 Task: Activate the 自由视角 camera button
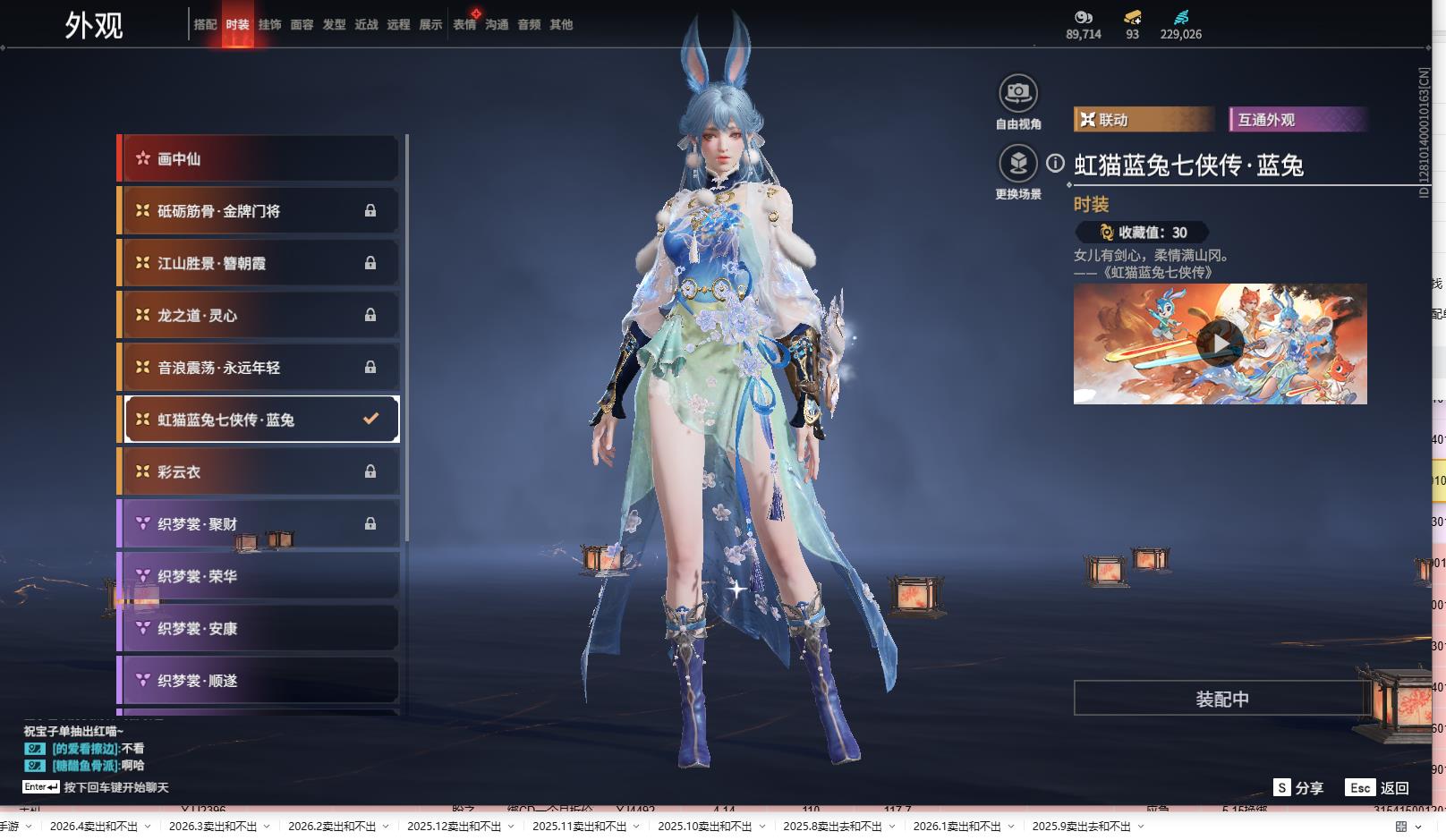click(1018, 93)
